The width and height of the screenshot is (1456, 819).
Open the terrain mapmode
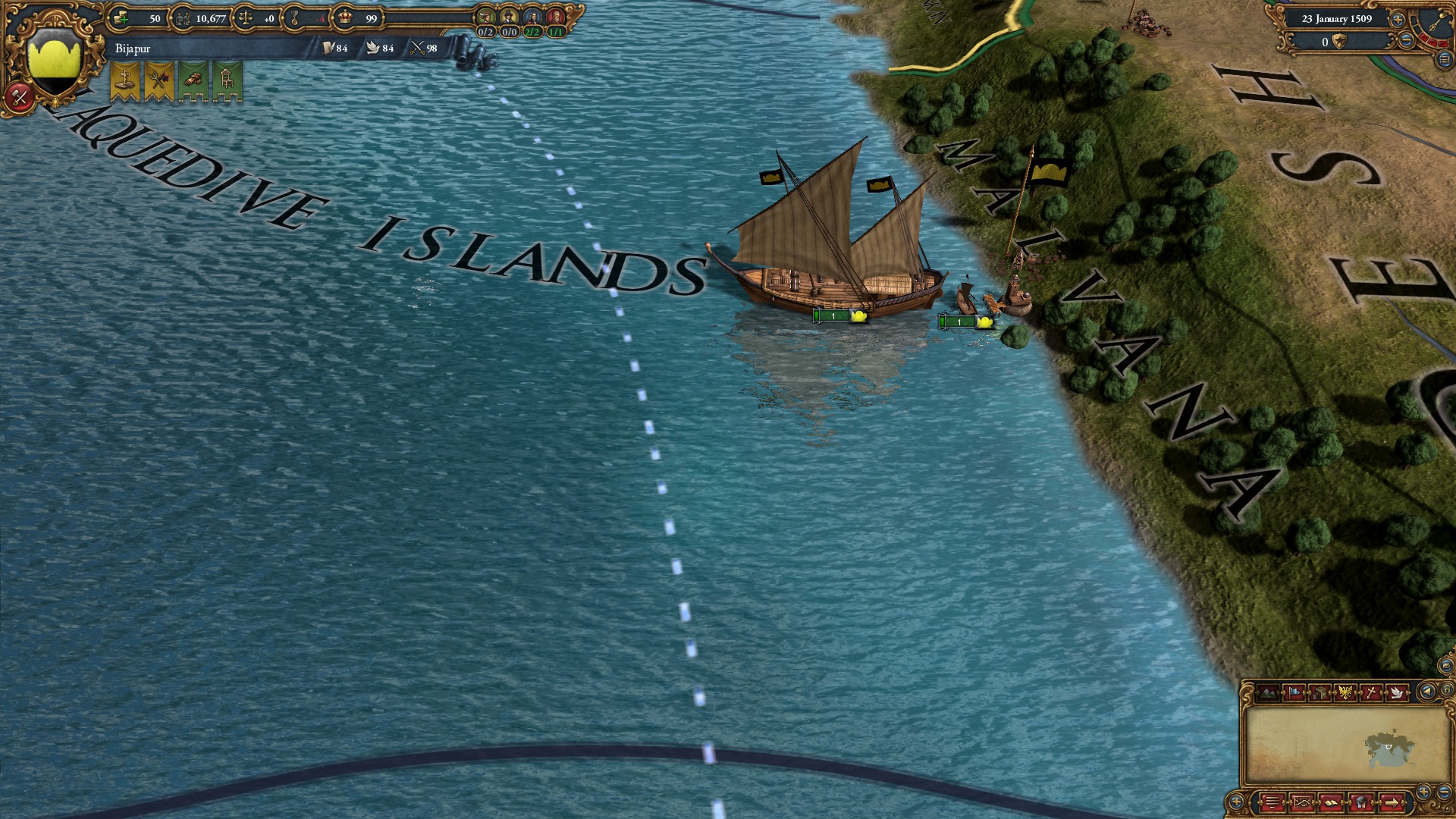tap(1268, 691)
